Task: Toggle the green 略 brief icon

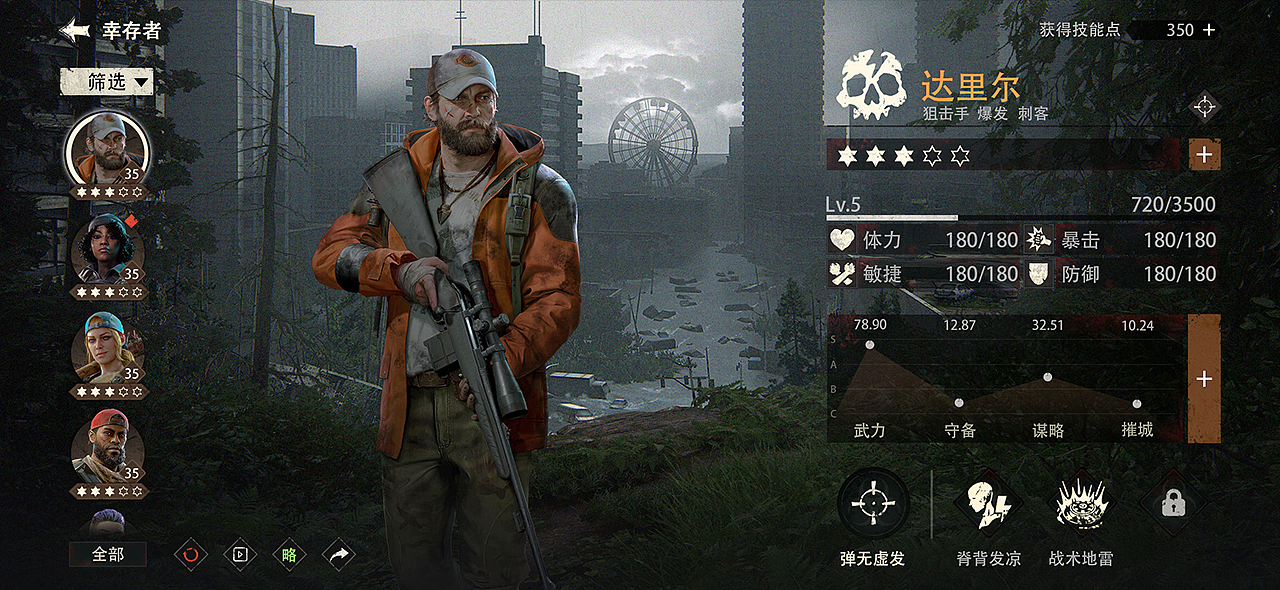Action: point(289,554)
